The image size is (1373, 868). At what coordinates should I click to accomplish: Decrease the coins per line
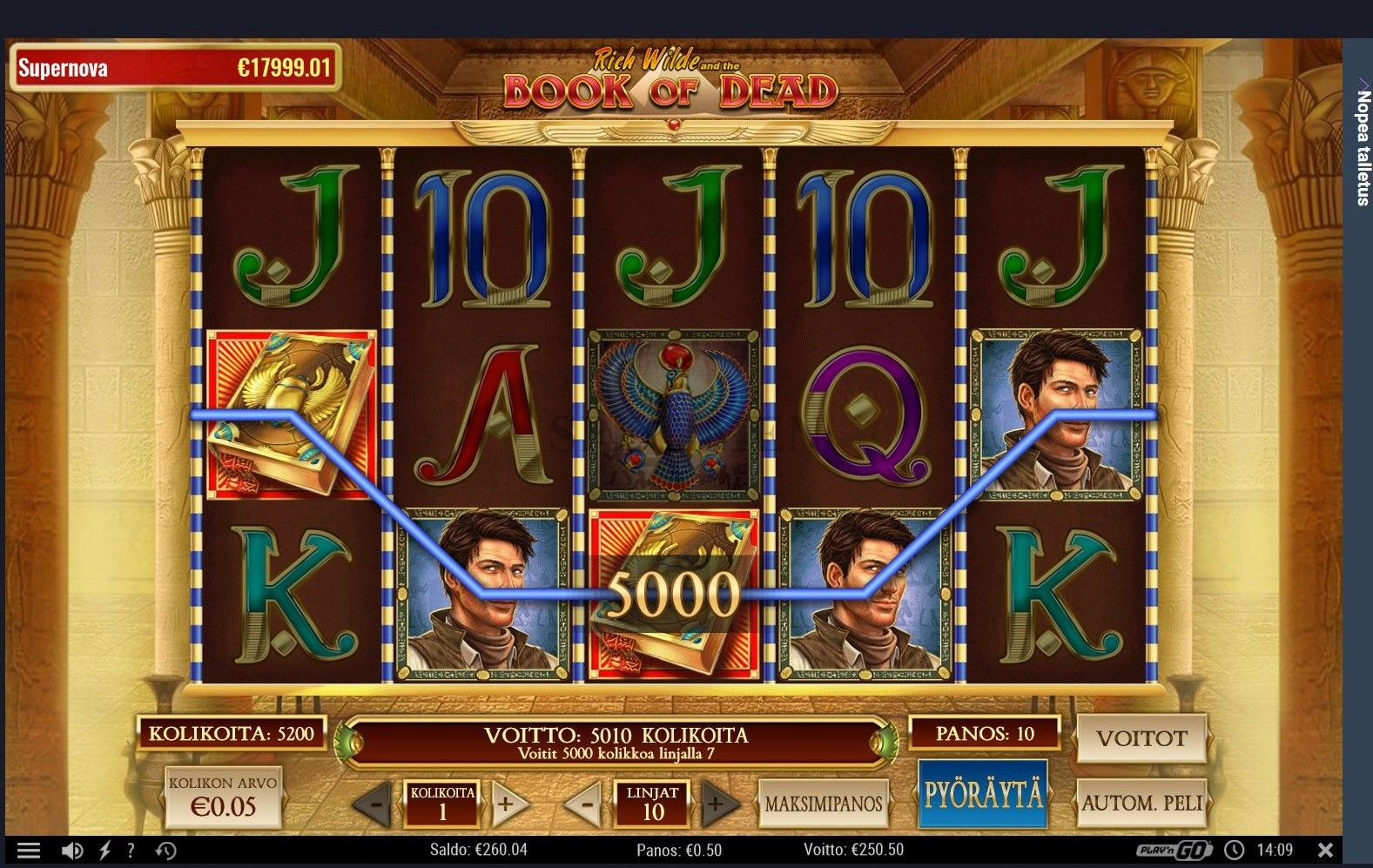pos(374,804)
